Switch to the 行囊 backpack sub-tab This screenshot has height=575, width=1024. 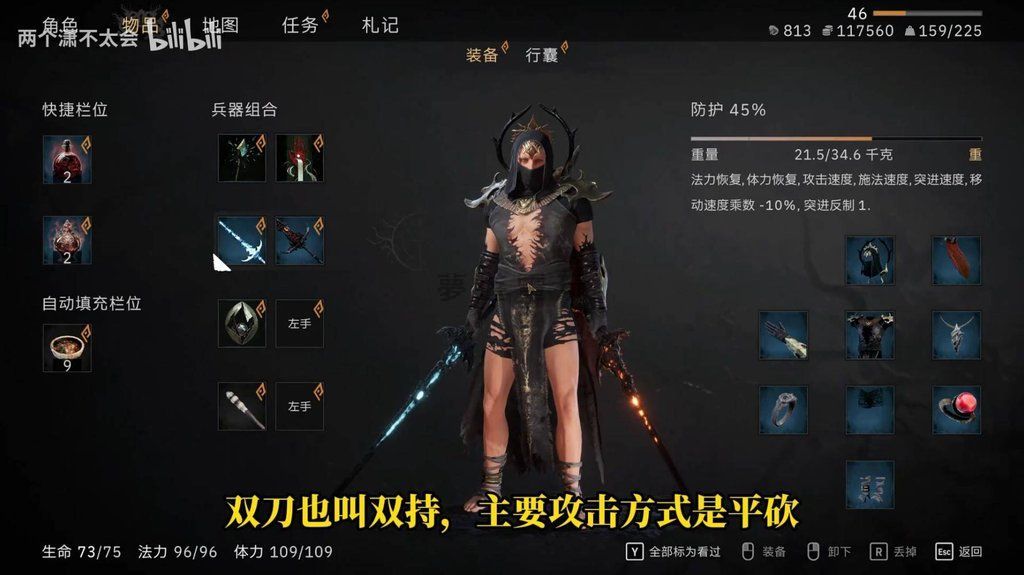pos(542,55)
